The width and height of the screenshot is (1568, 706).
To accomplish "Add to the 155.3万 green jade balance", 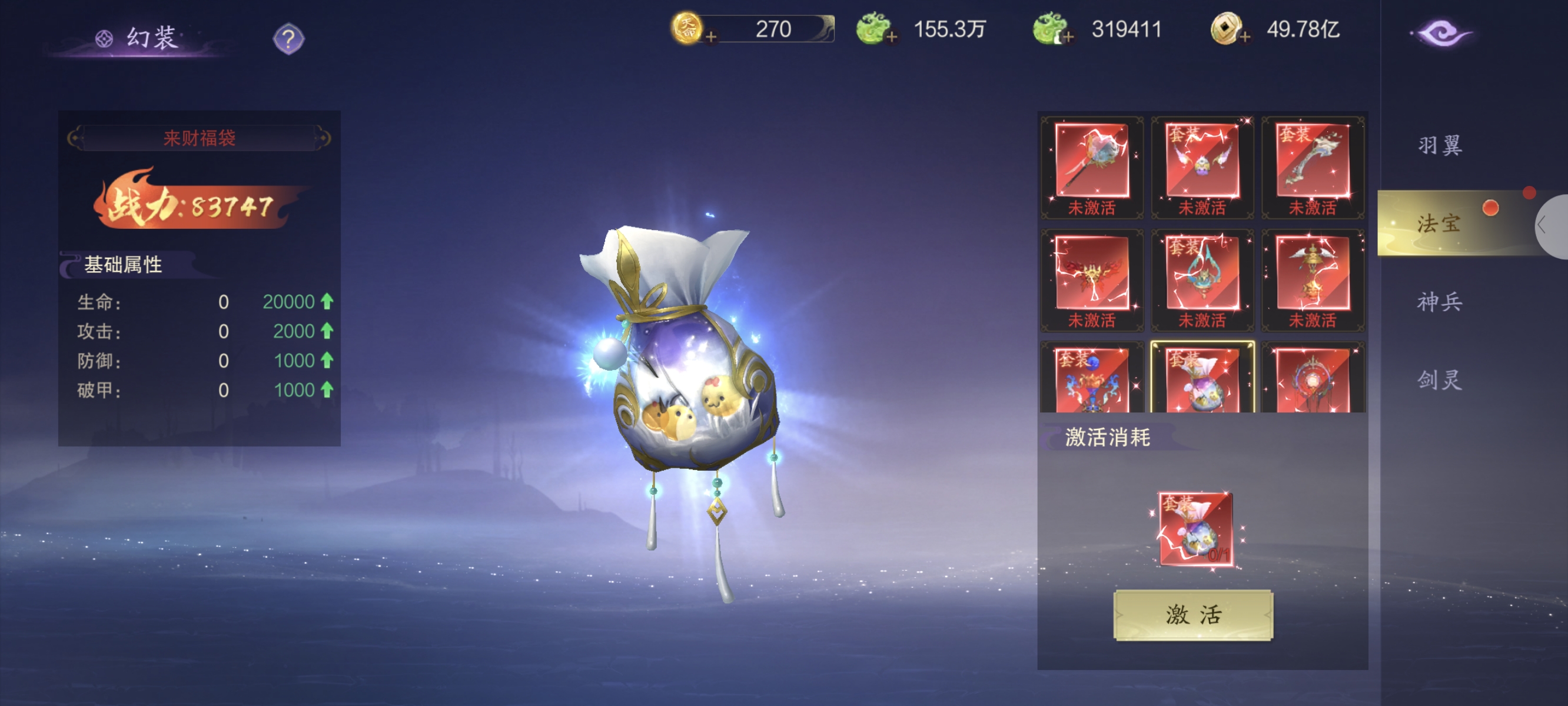I will pos(892,37).
